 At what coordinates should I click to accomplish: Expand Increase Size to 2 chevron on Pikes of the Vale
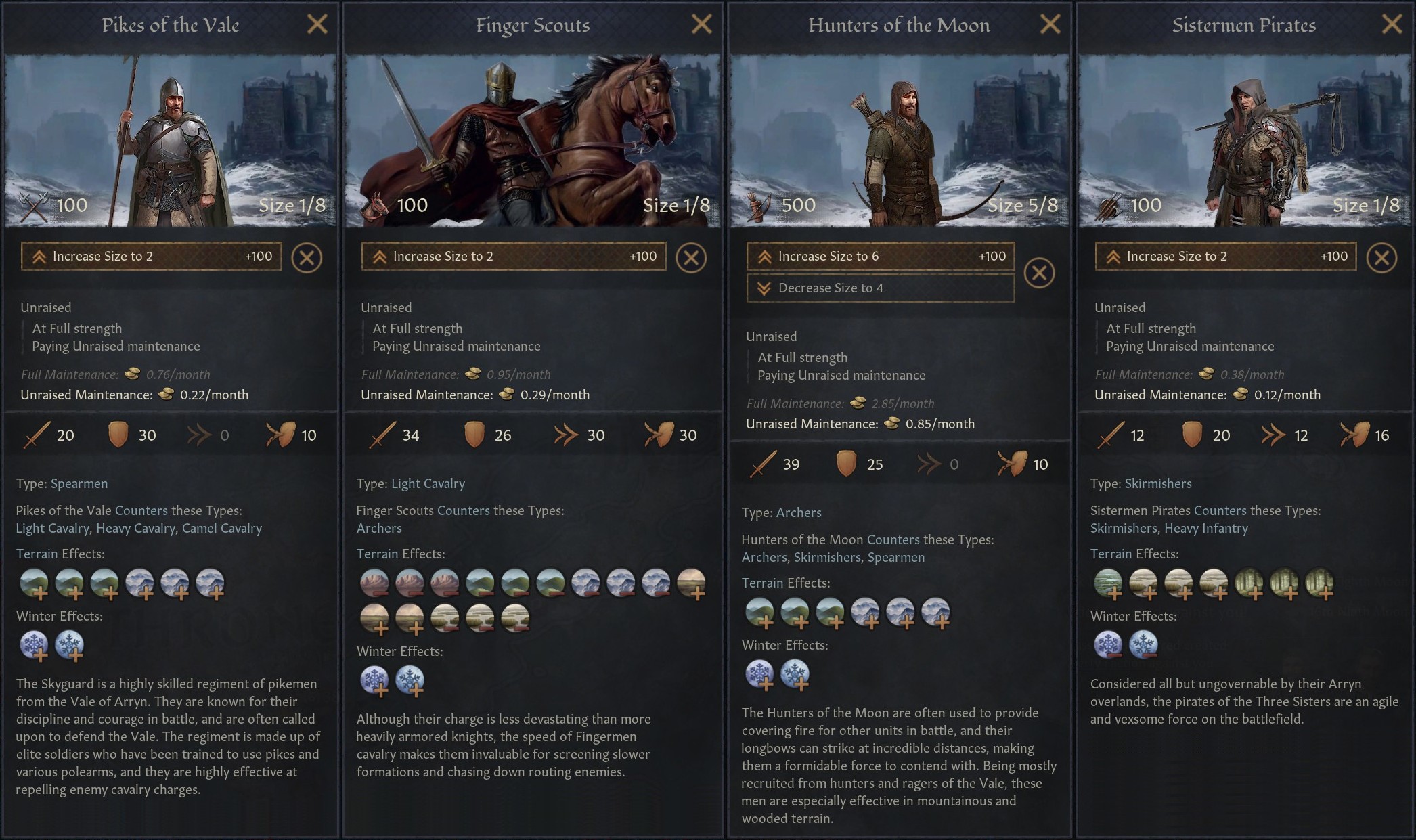click(39, 256)
